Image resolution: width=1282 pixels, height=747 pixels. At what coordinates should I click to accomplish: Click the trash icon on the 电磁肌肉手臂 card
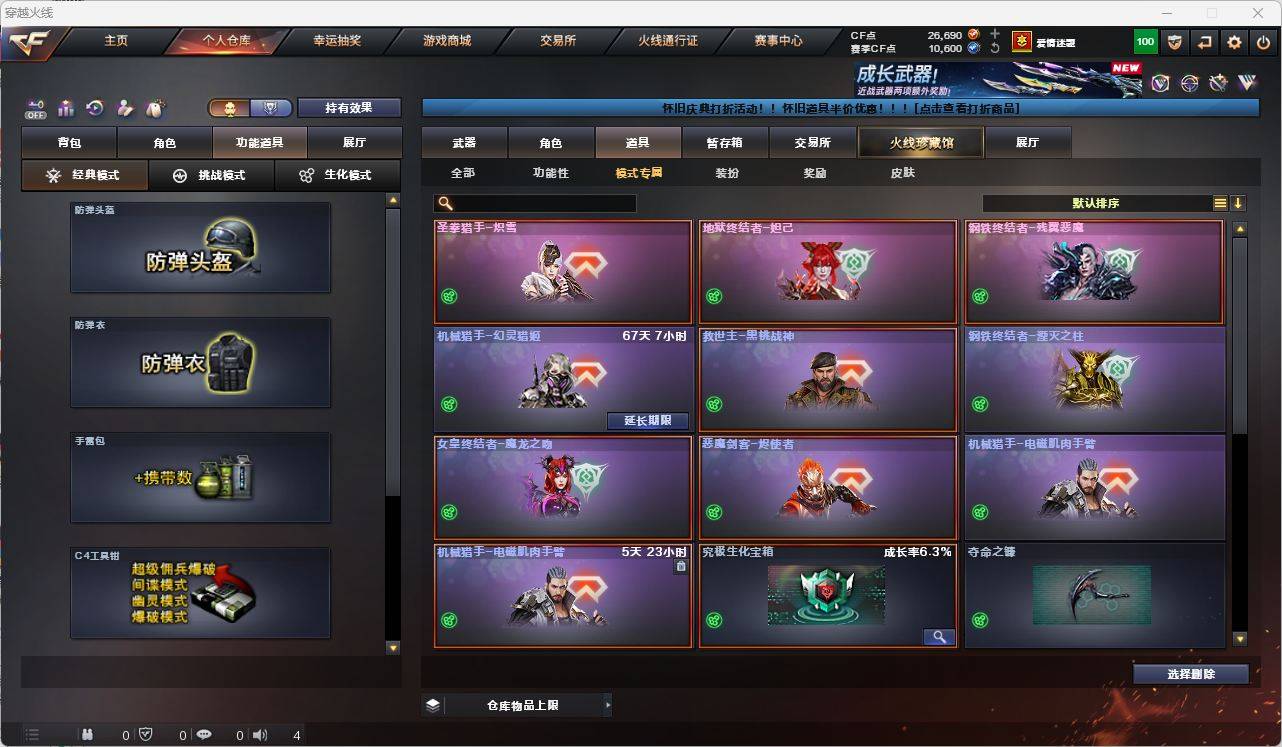681,565
